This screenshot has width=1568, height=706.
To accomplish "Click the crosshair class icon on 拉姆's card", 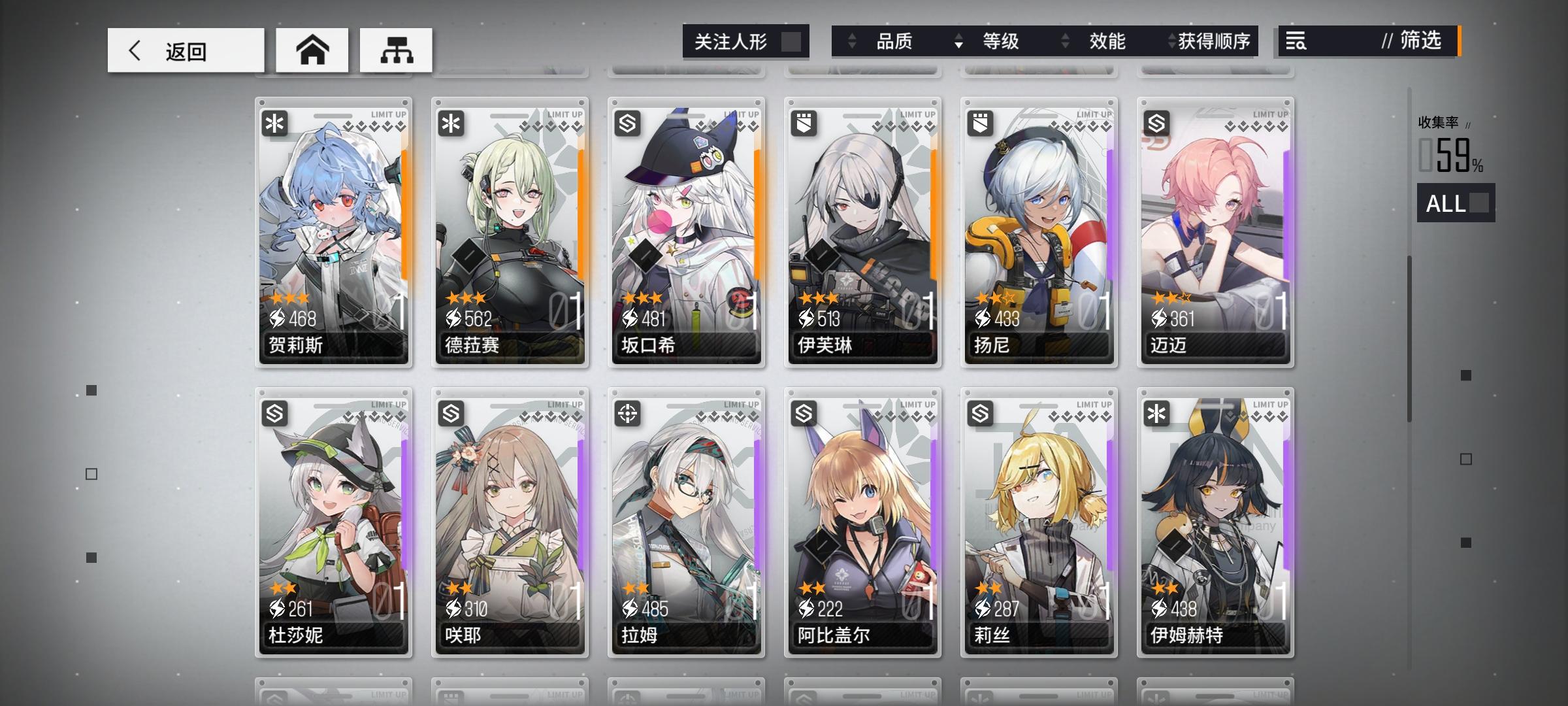I will tap(628, 413).
